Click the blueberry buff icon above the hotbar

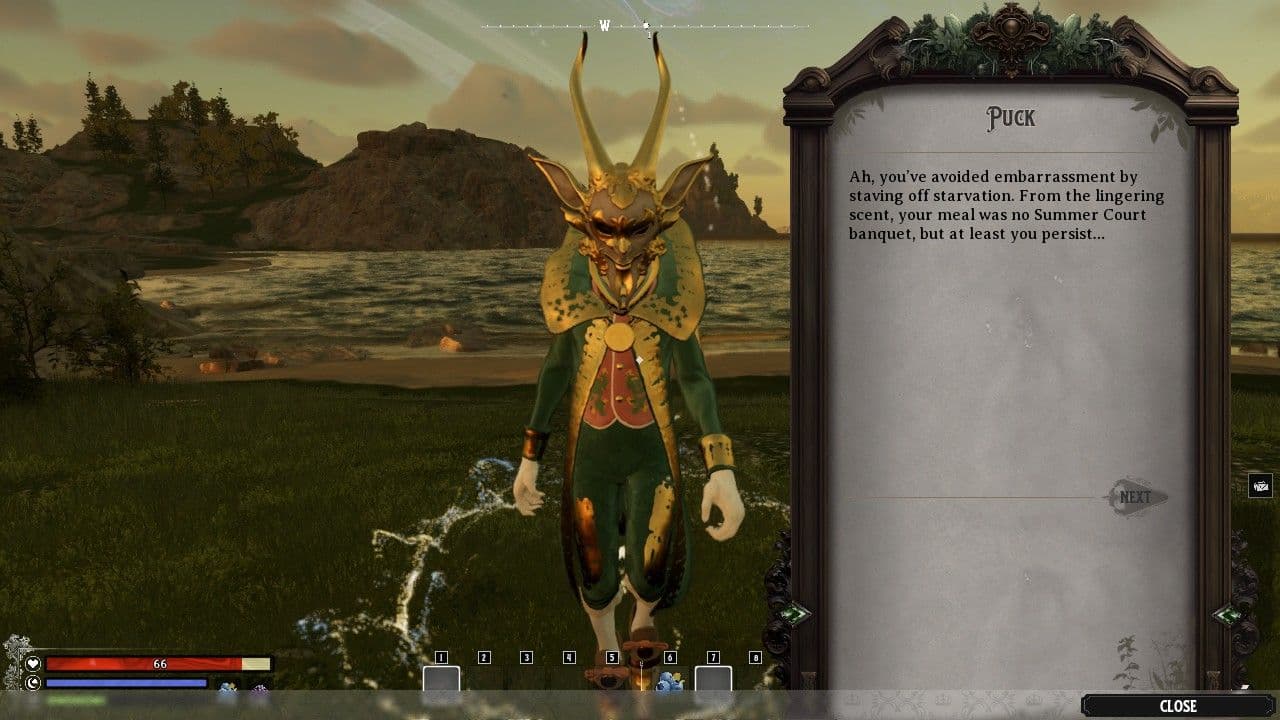[227, 687]
